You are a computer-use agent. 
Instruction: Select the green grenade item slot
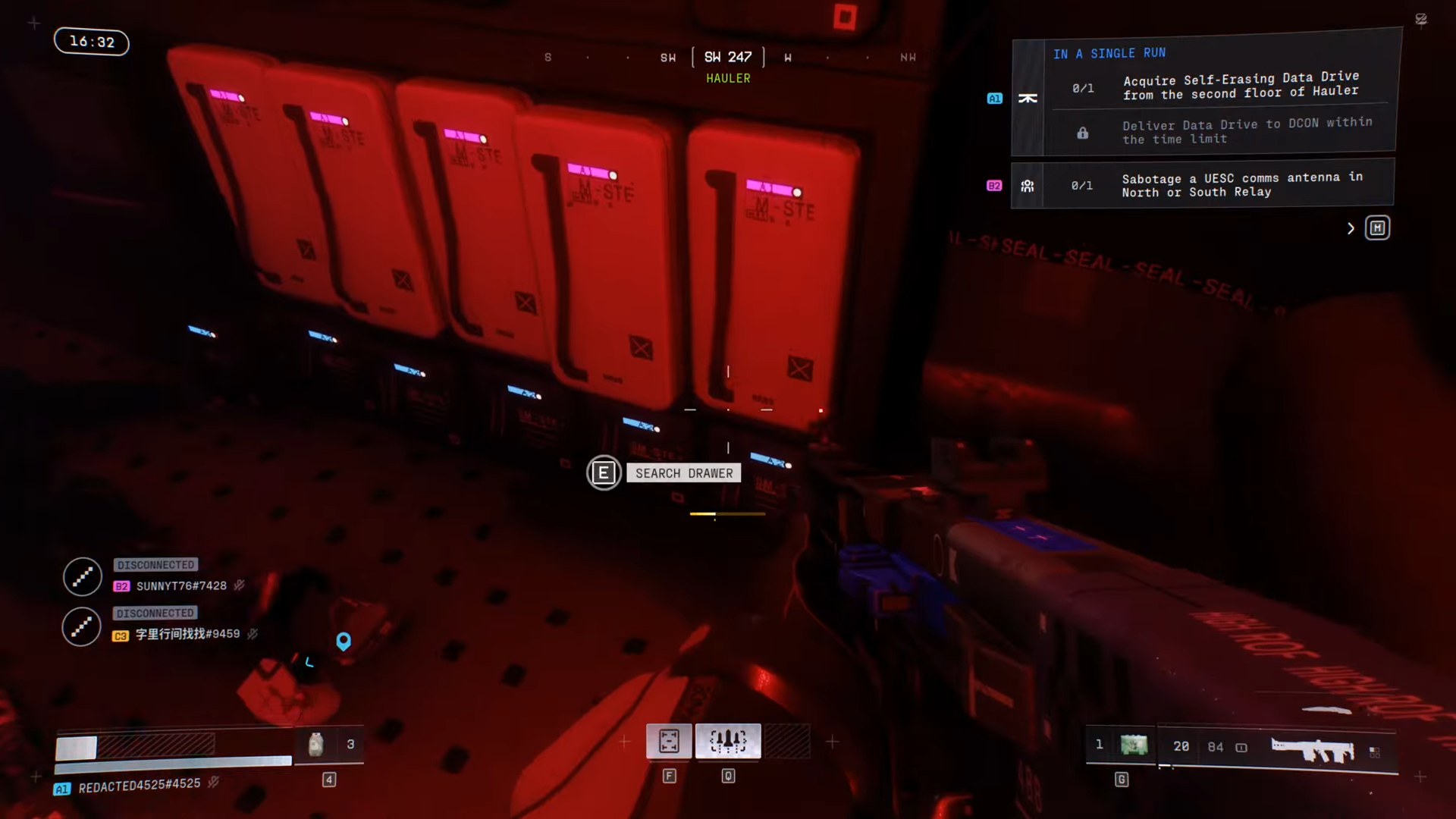tap(1134, 745)
